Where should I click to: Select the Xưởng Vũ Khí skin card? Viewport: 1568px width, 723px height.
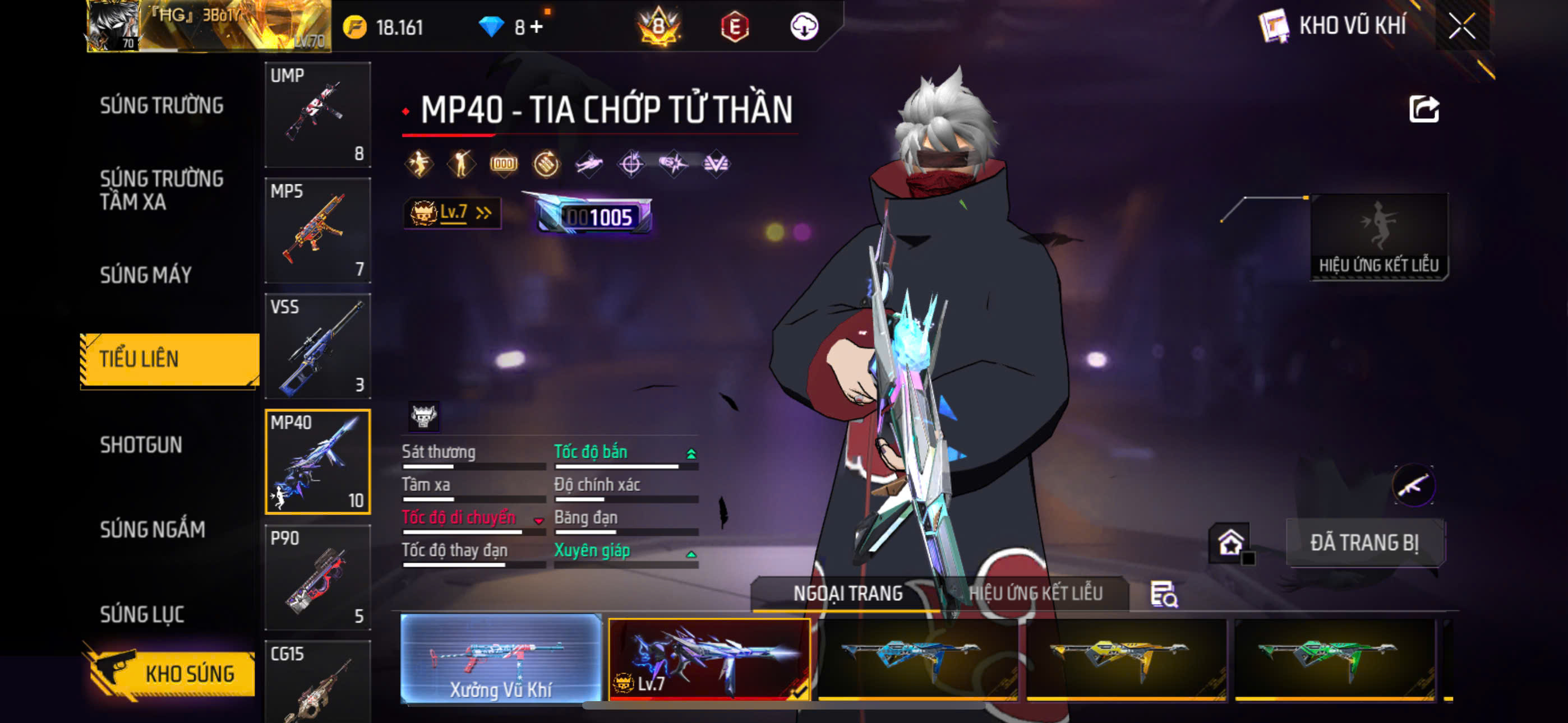pyautogui.click(x=501, y=659)
